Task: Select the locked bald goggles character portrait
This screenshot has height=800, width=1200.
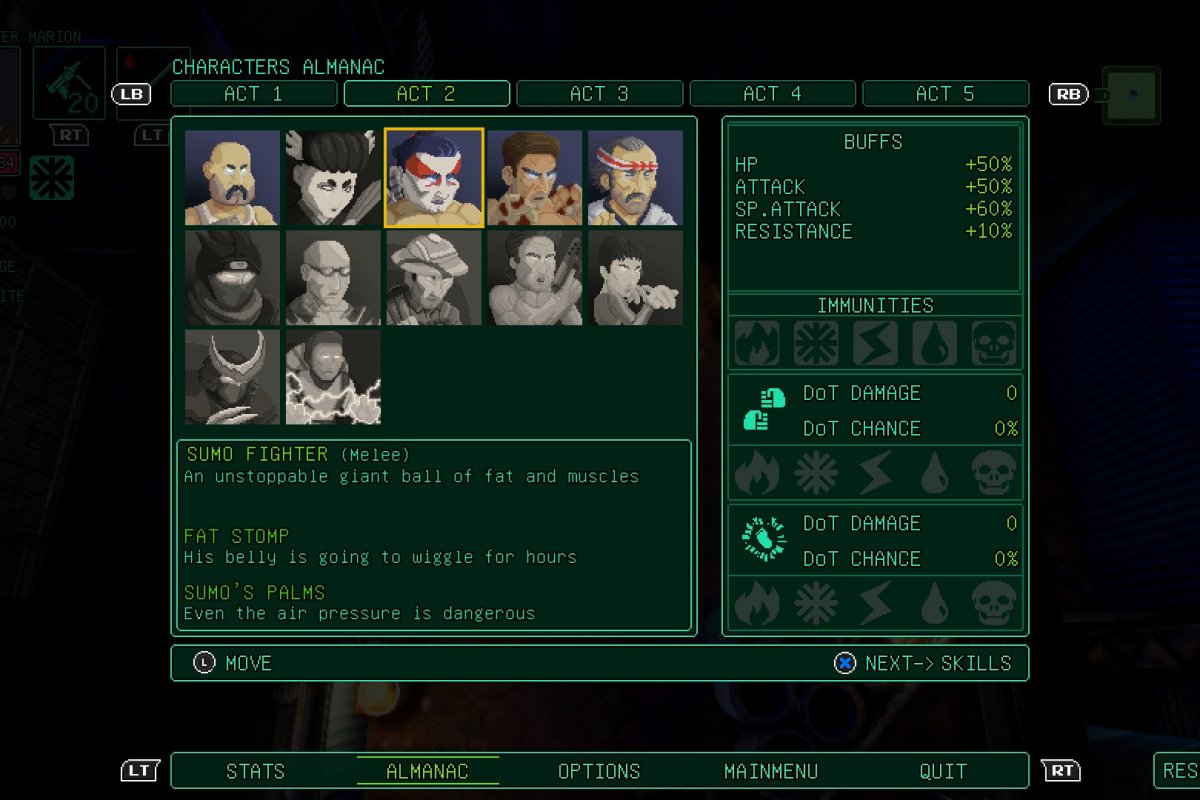Action: pyautogui.click(x=333, y=278)
